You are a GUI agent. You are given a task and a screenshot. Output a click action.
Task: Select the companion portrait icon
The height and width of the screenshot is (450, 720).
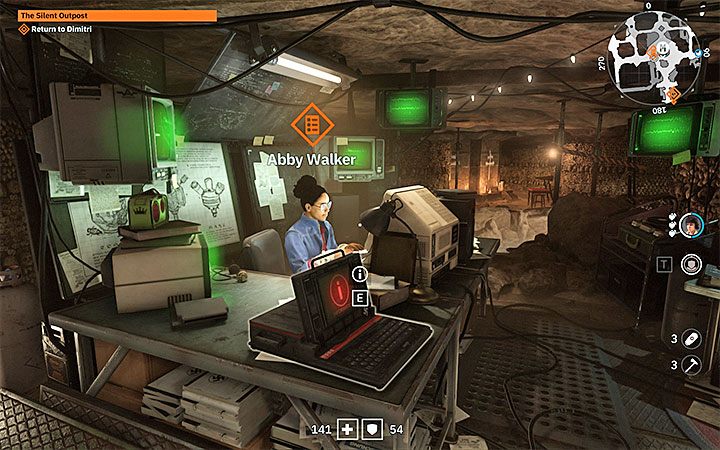[691, 223]
